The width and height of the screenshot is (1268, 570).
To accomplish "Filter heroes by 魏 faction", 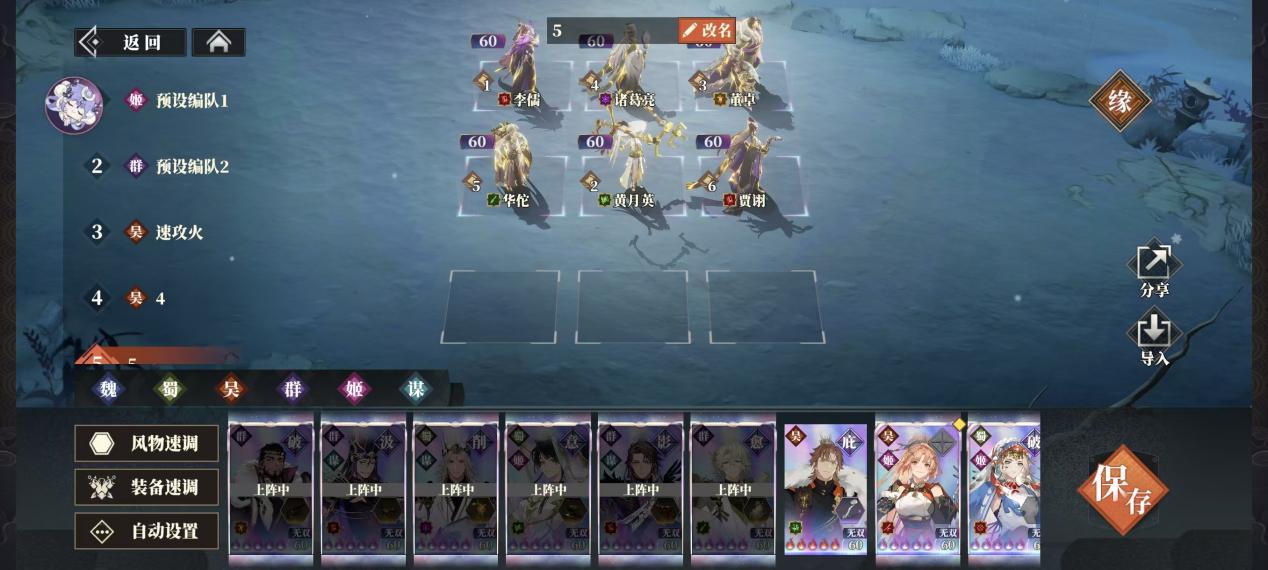I will pos(107,388).
